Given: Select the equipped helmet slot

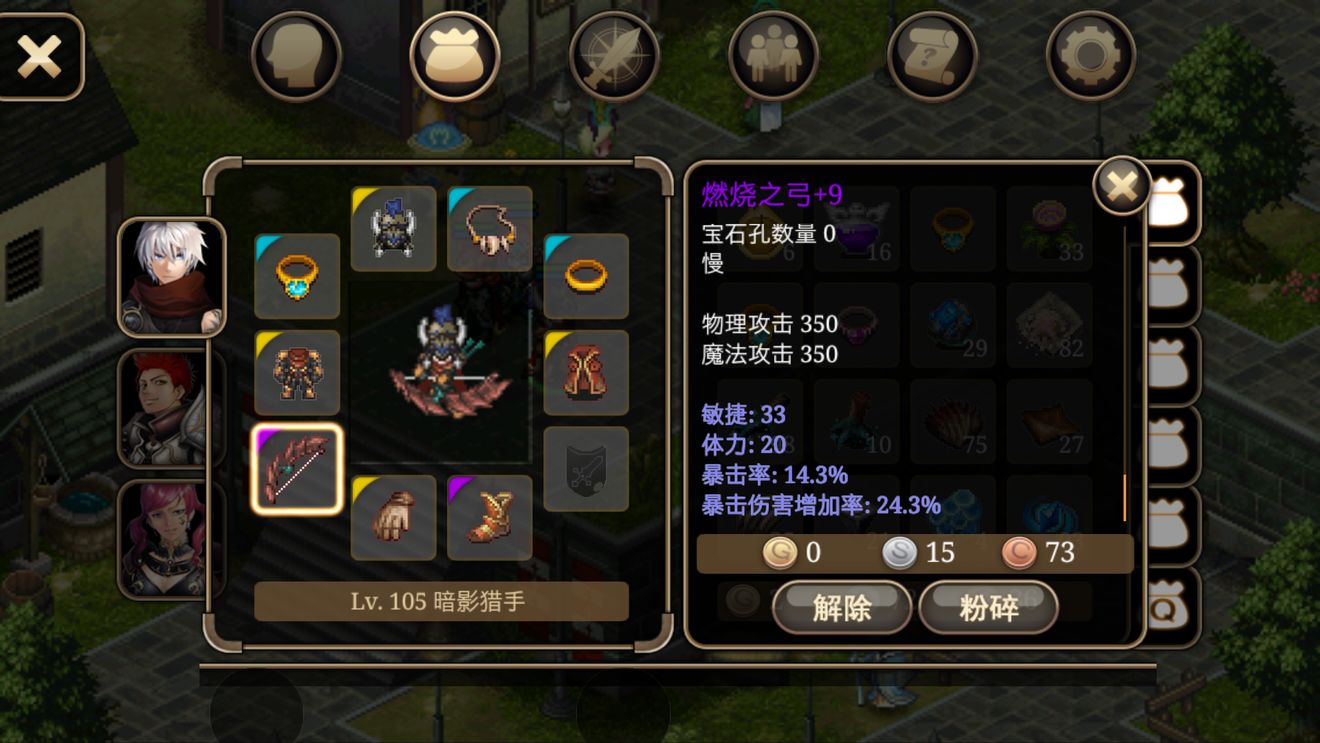Looking at the screenshot, I should pyautogui.click(x=393, y=227).
